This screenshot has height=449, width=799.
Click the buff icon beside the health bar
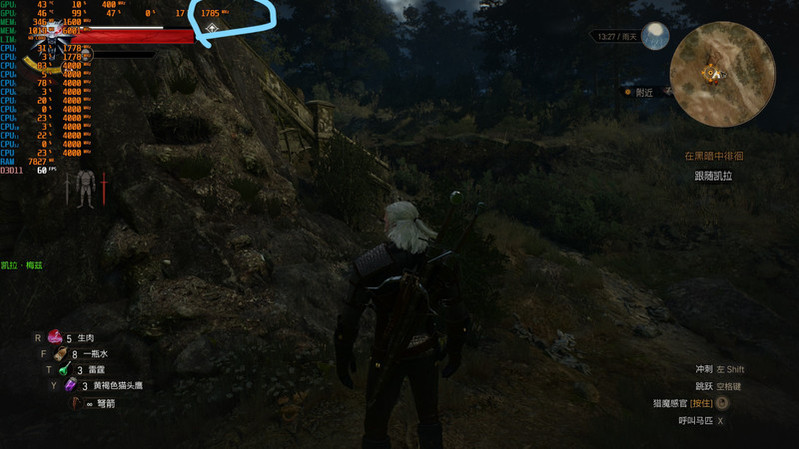coord(213,29)
